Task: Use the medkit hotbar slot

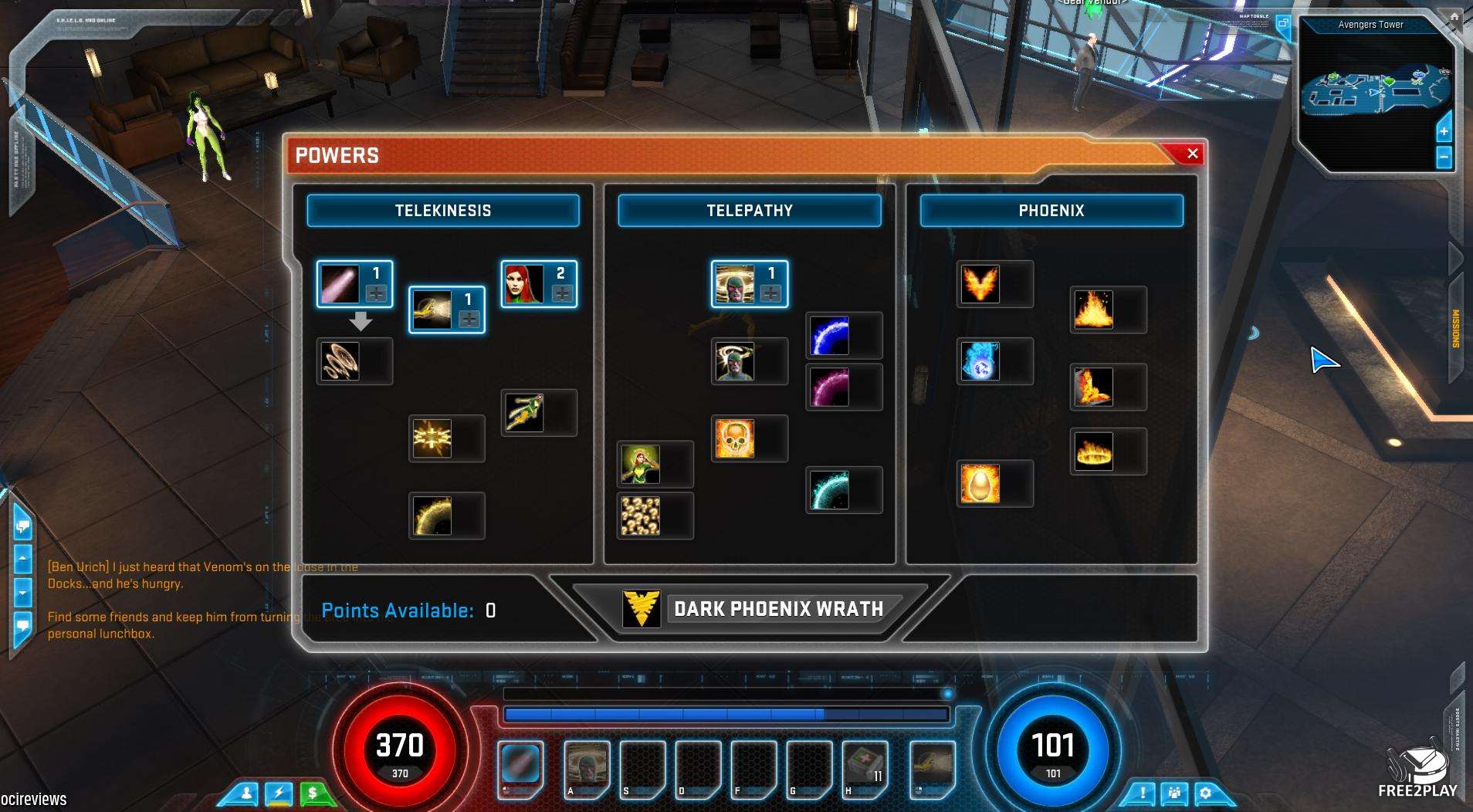Action: (x=865, y=767)
